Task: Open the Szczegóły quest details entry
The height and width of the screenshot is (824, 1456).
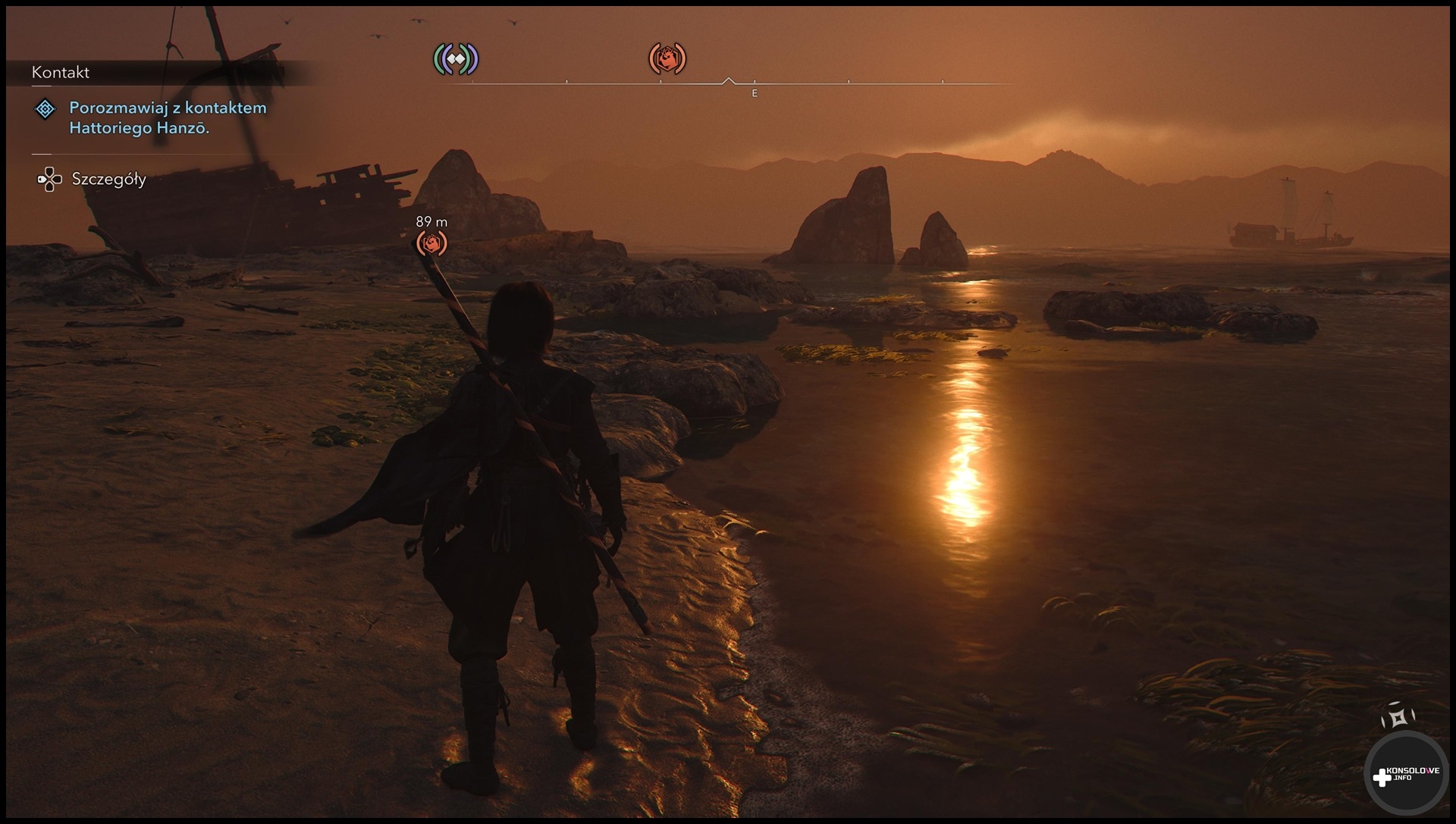Action: tap(108, 180)
